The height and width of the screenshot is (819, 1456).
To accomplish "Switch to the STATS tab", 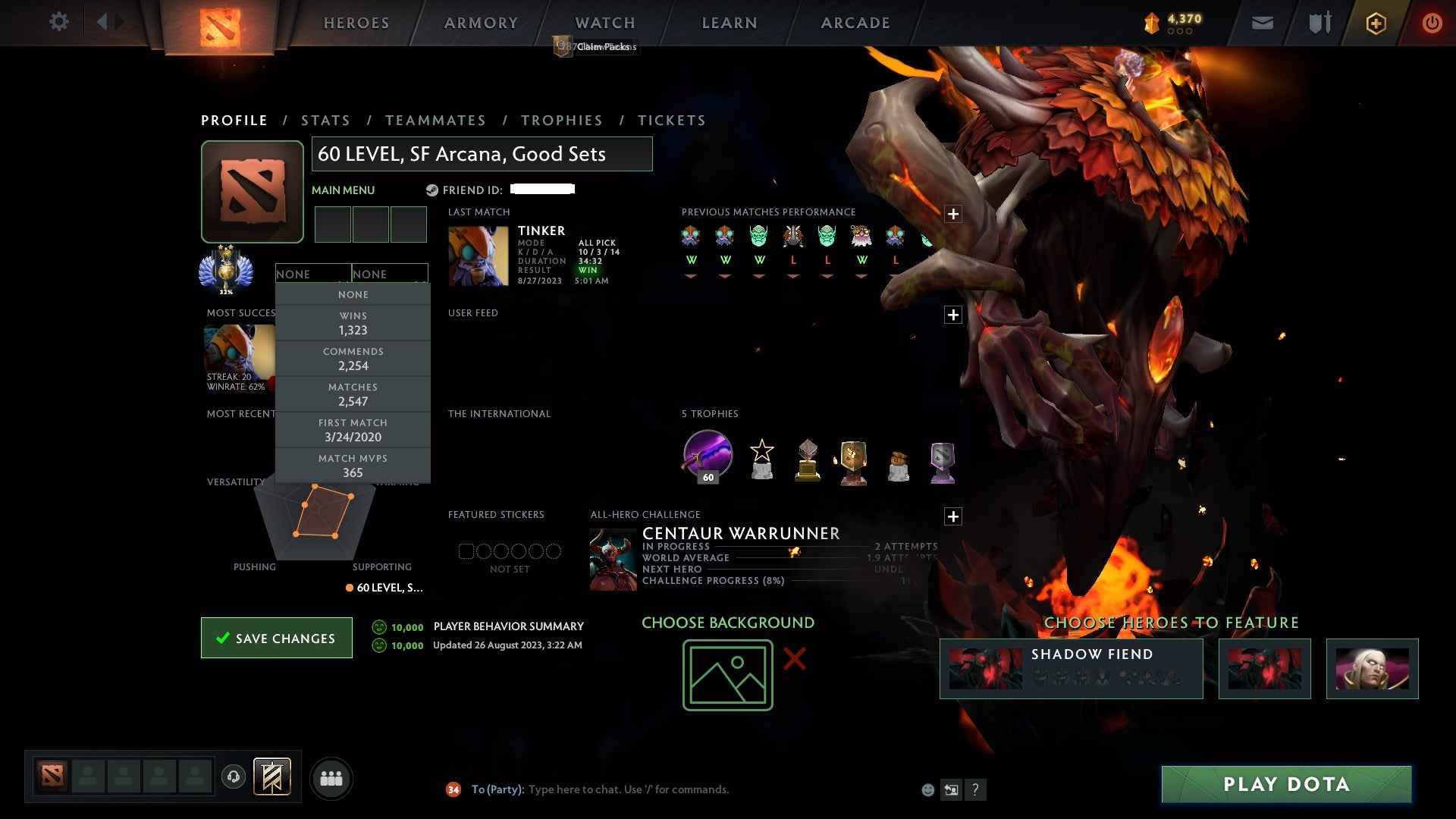I will tap(325, 120).
